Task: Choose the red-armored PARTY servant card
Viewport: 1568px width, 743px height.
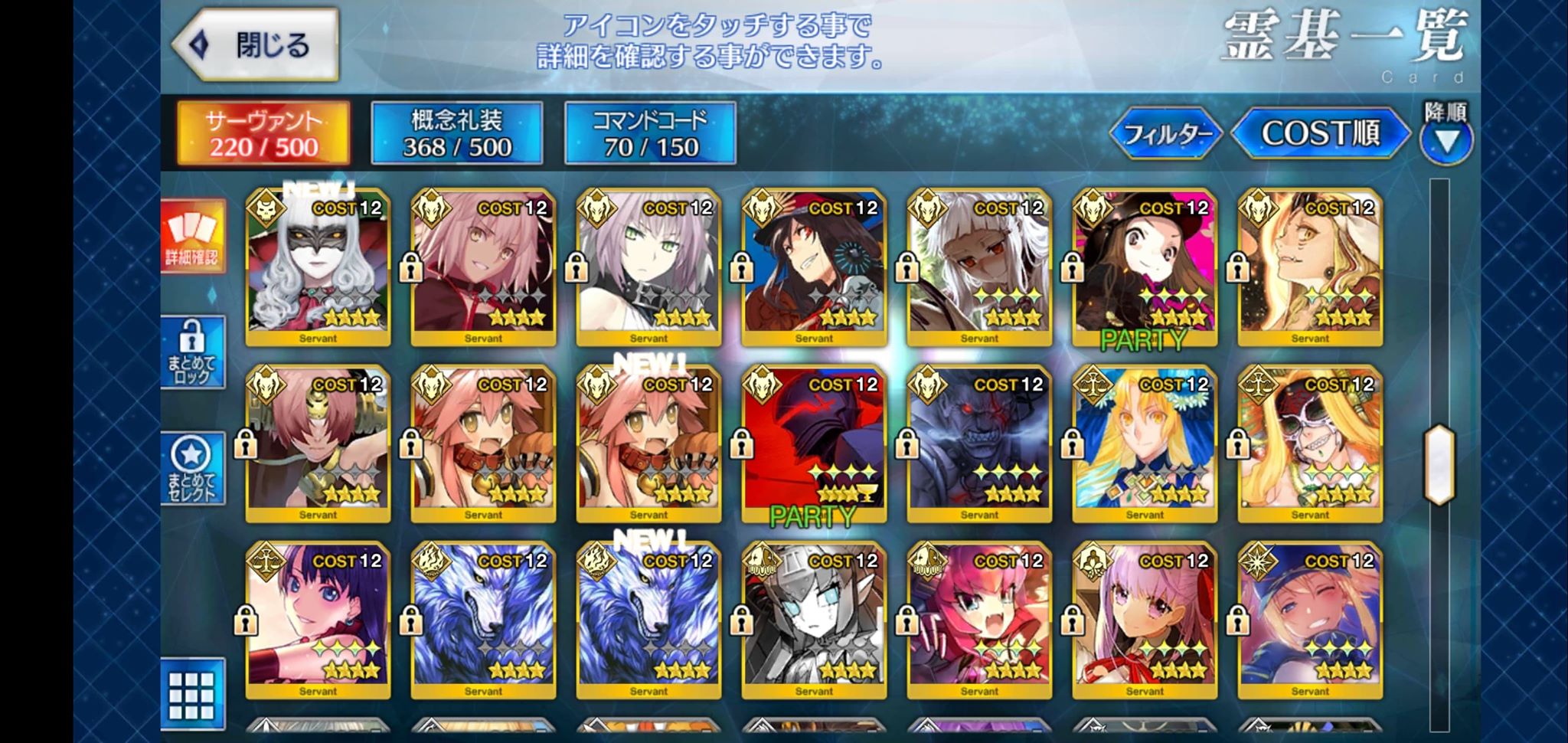Action: point(814,444)
